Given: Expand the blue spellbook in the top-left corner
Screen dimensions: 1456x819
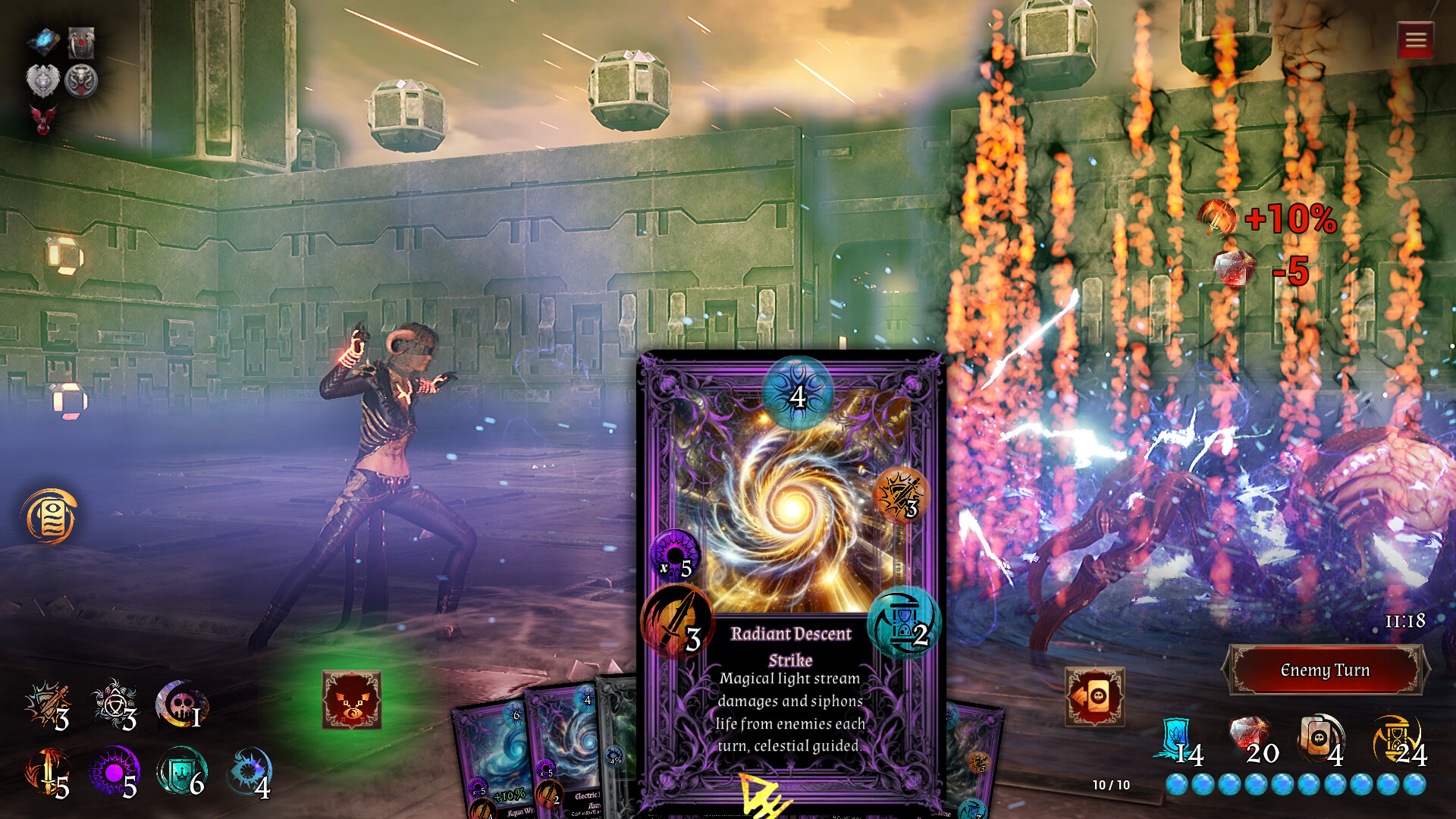Looking at the screenshot, I should [x=43, y=40].
